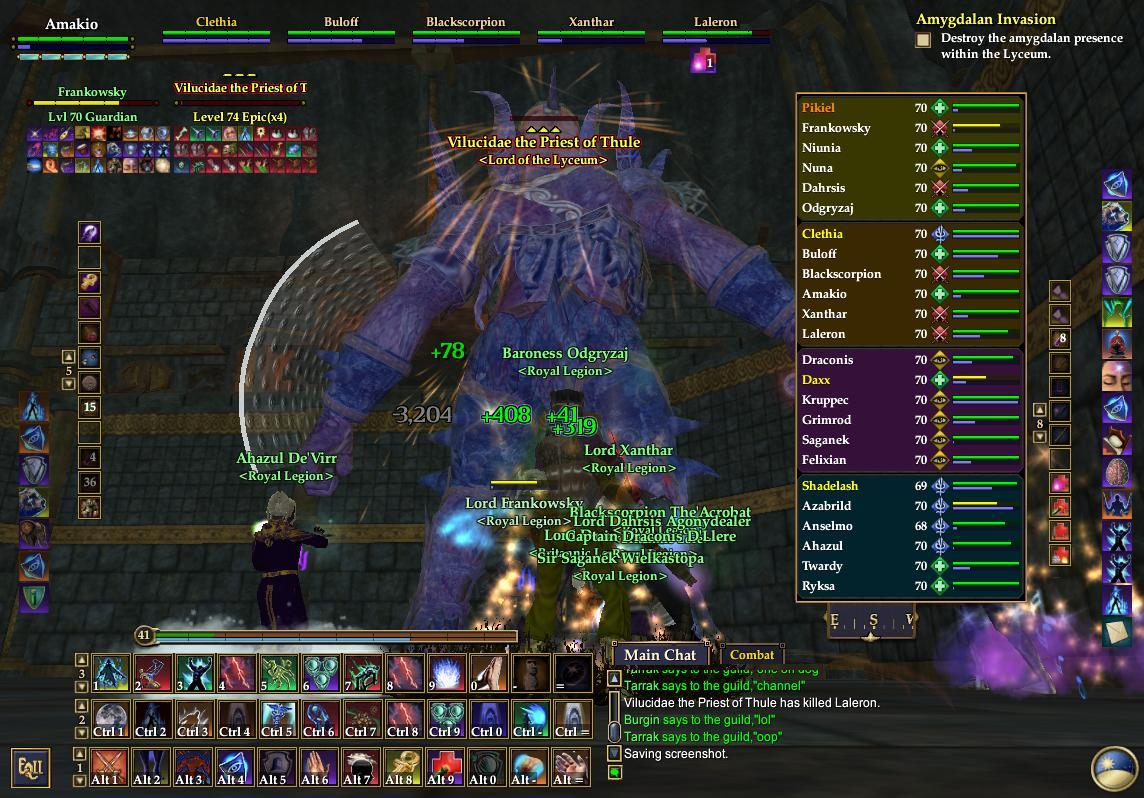Viewport: 1144px width, 798px height.
Task: Switch to the Combat chat tab
Action: (751, 655)
